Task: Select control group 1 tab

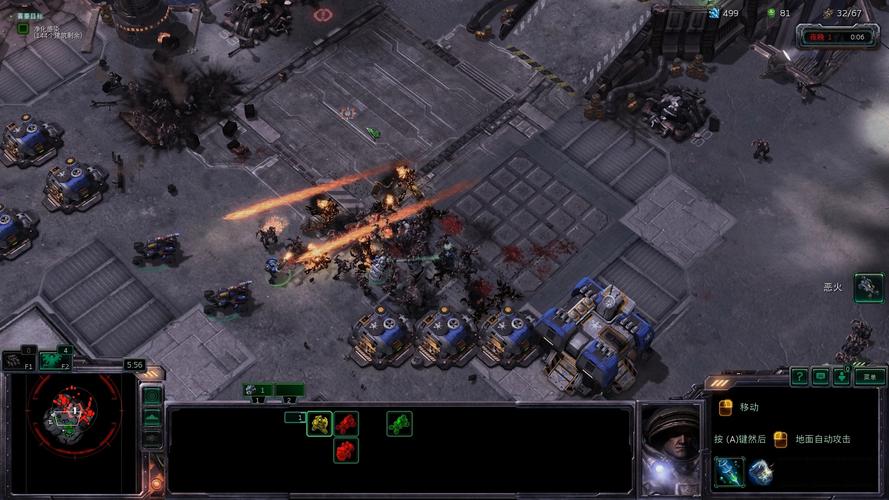Action: click(x=258, y=390)
